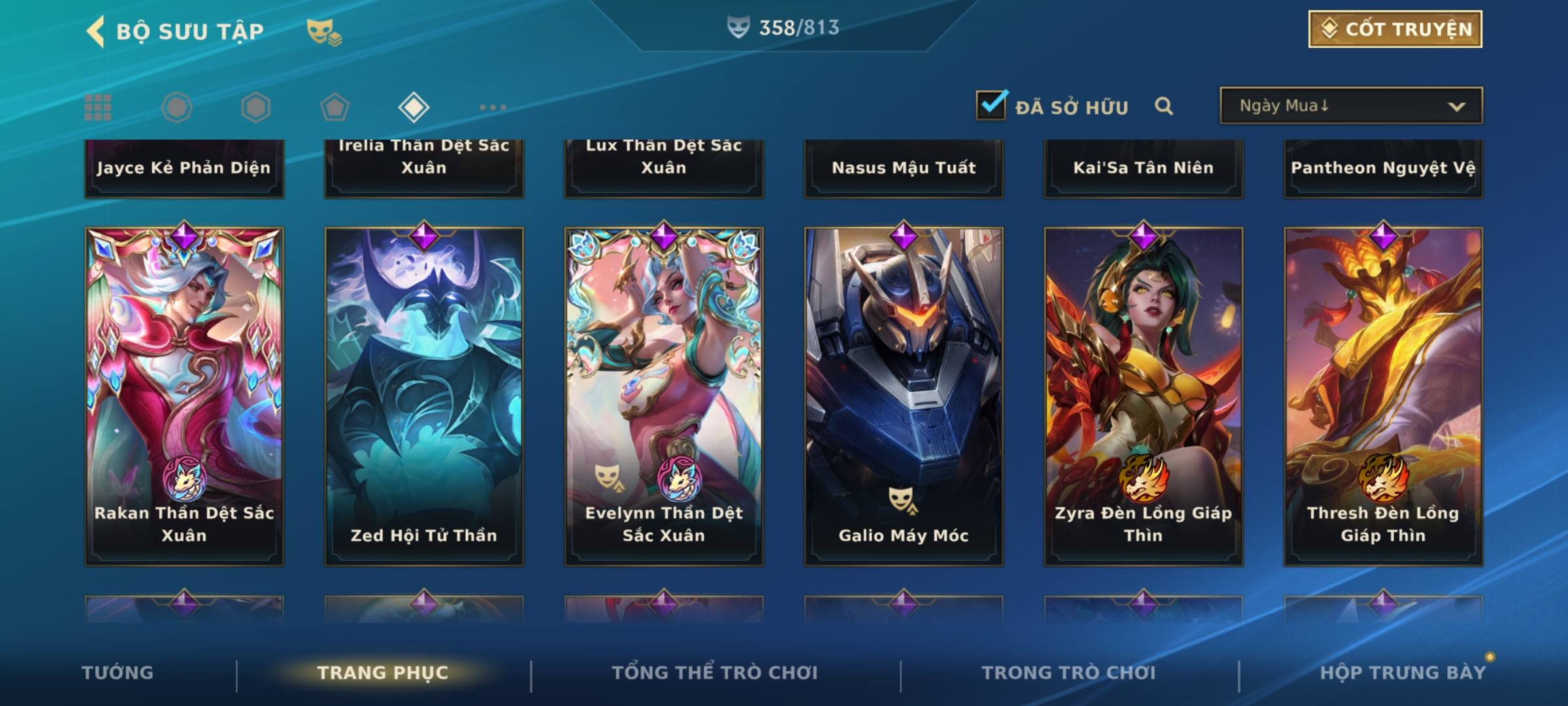Choose the pentagon rarity filter
The width and height of the screenshot is (1568, 706).
[335, 107]
